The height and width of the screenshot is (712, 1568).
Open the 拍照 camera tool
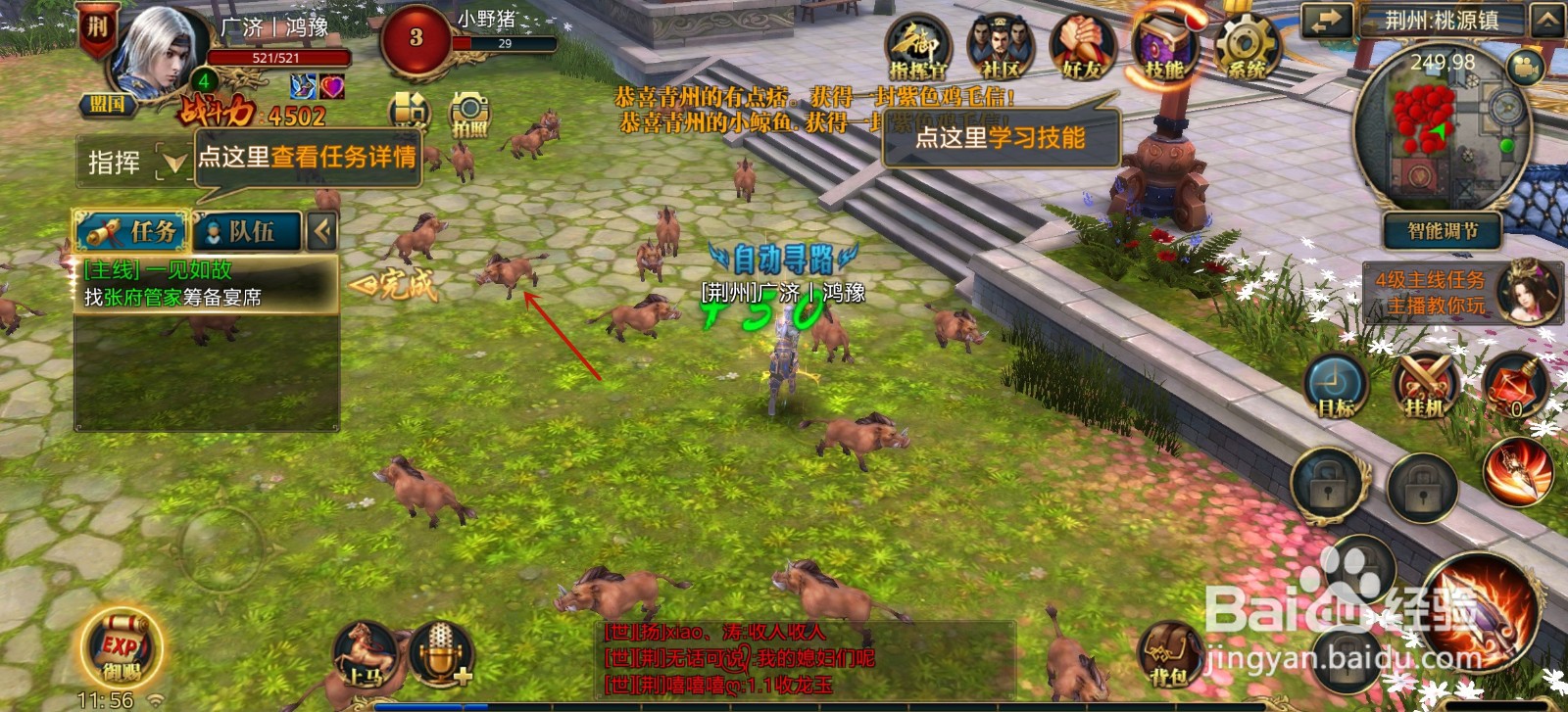(468, 116)
